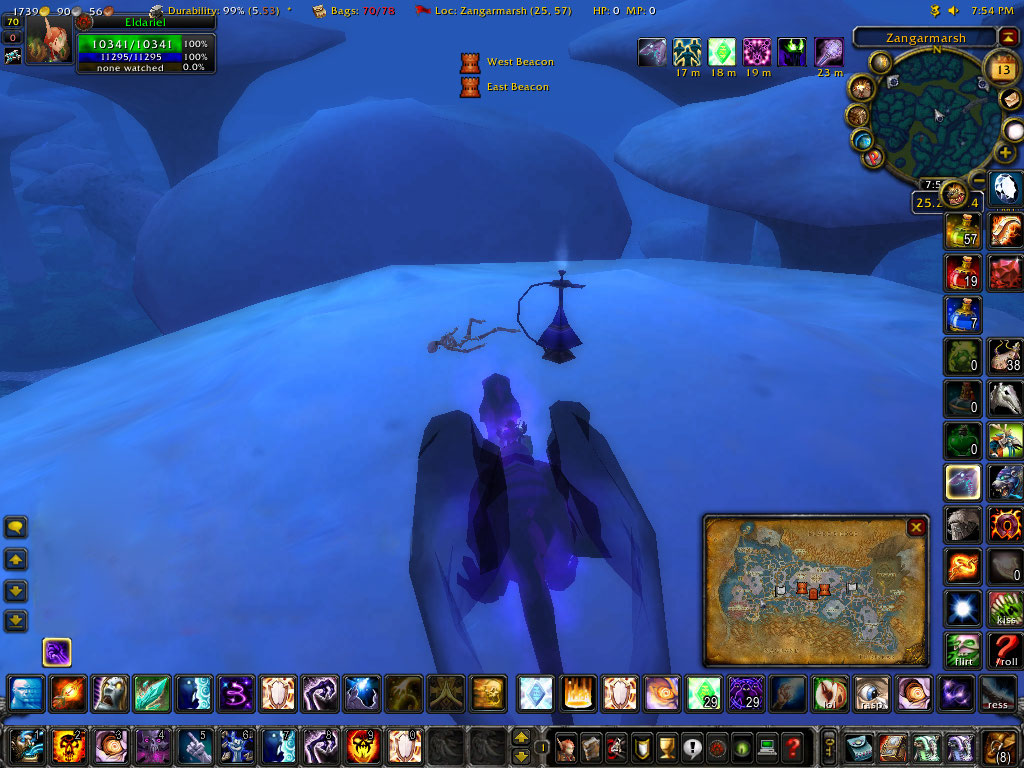Use the skull ability in action slot 2
This screenshot has width=1024, height=768.
67,747
